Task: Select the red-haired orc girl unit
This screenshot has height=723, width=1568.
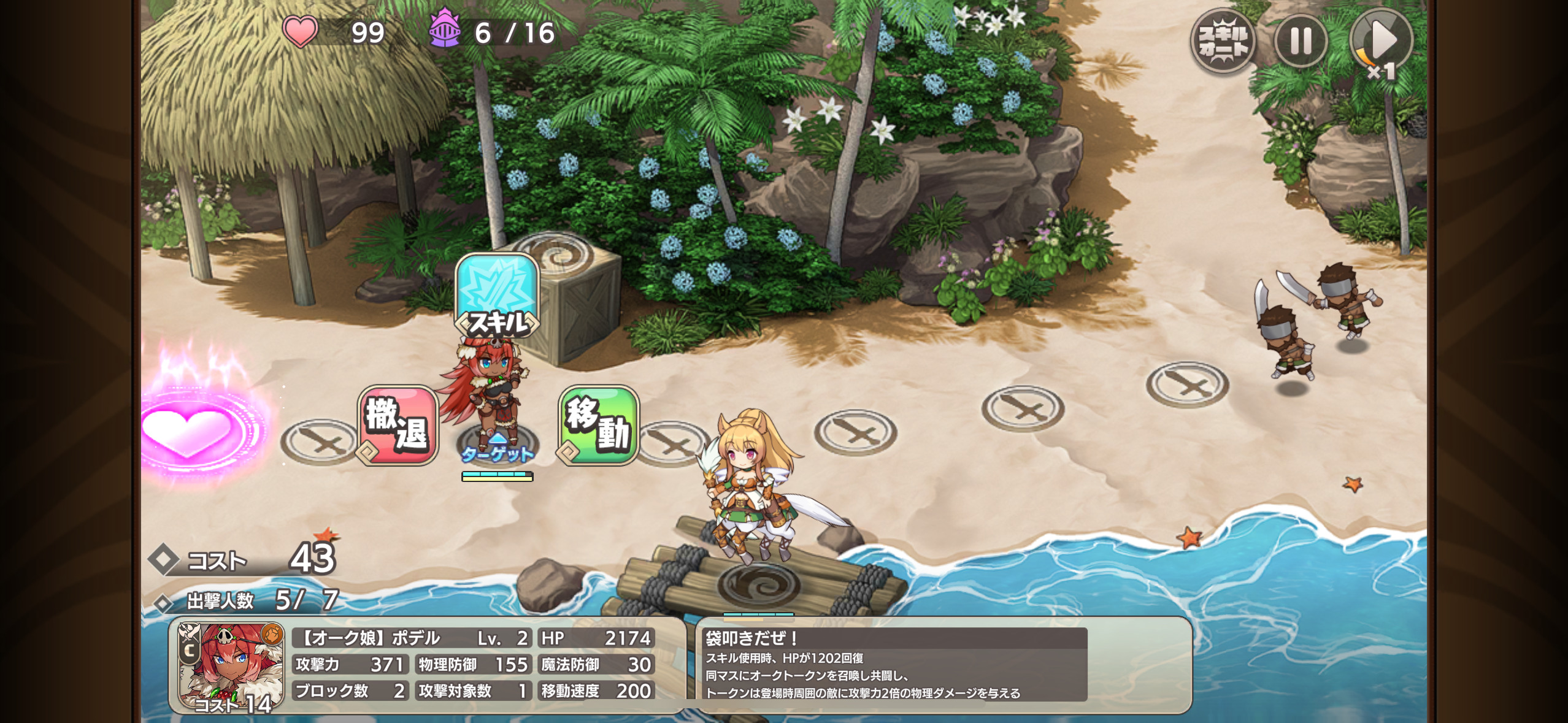Action: 488,392
